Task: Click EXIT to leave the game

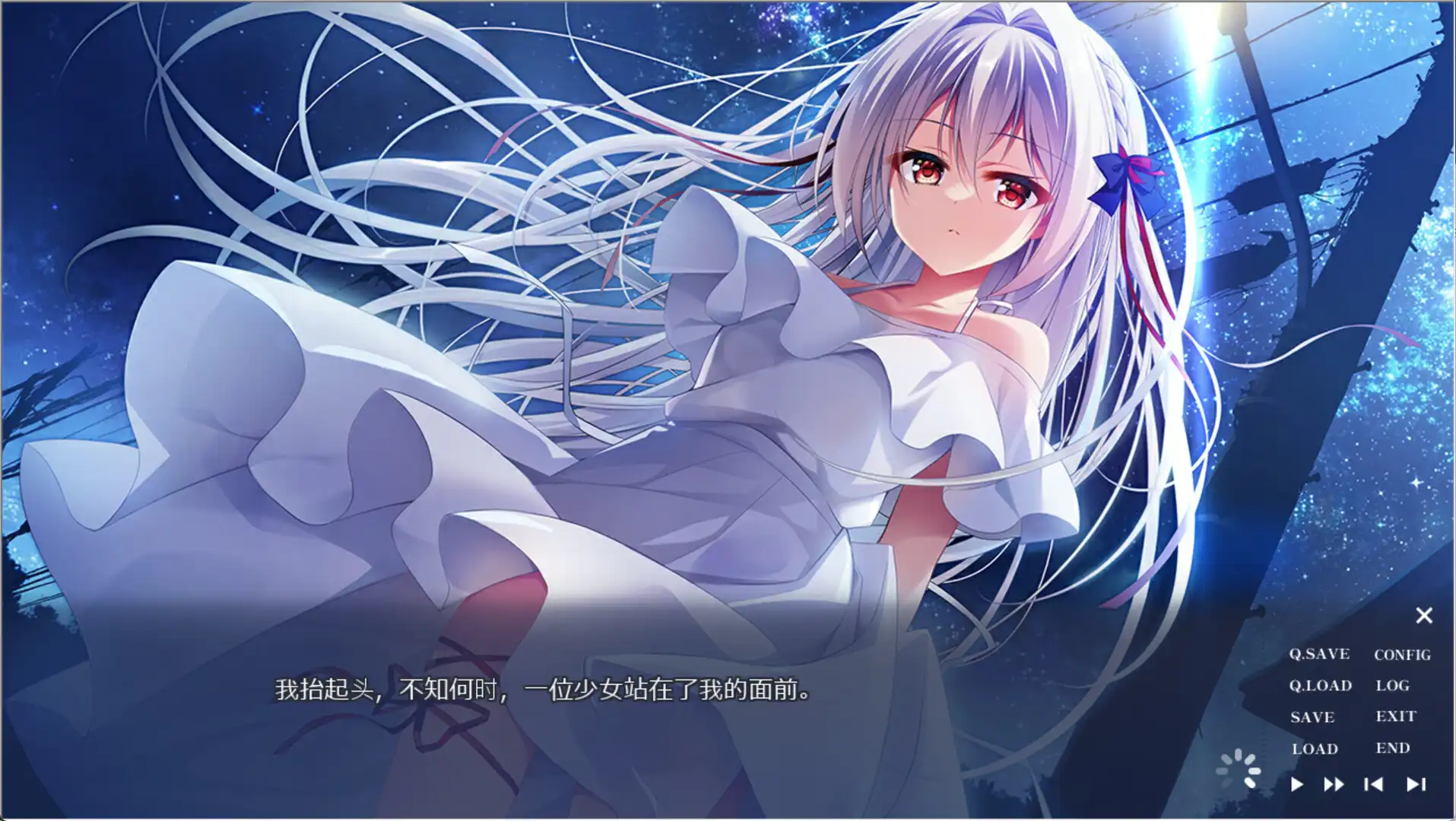Action: click(x=1396, y=716)
